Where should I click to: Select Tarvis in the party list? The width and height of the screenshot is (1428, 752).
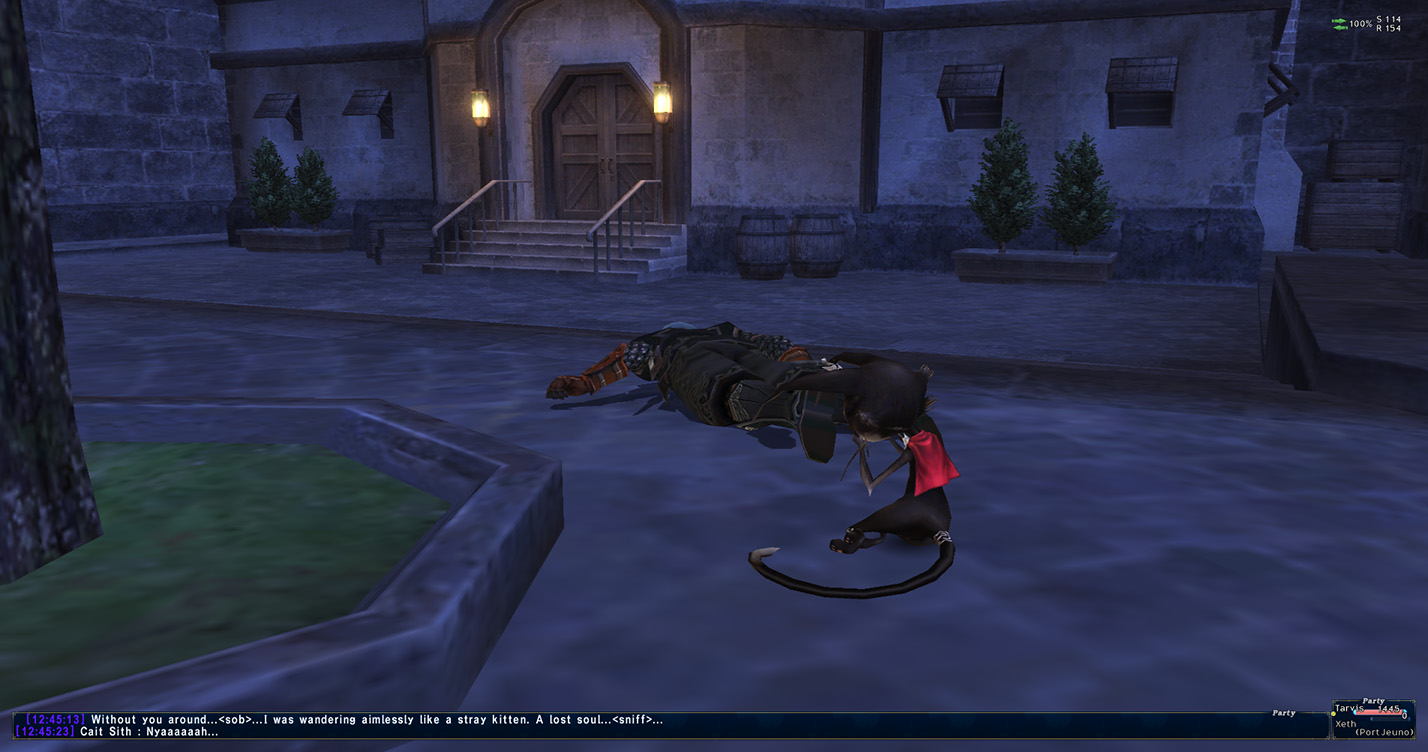coord(1350,709)
